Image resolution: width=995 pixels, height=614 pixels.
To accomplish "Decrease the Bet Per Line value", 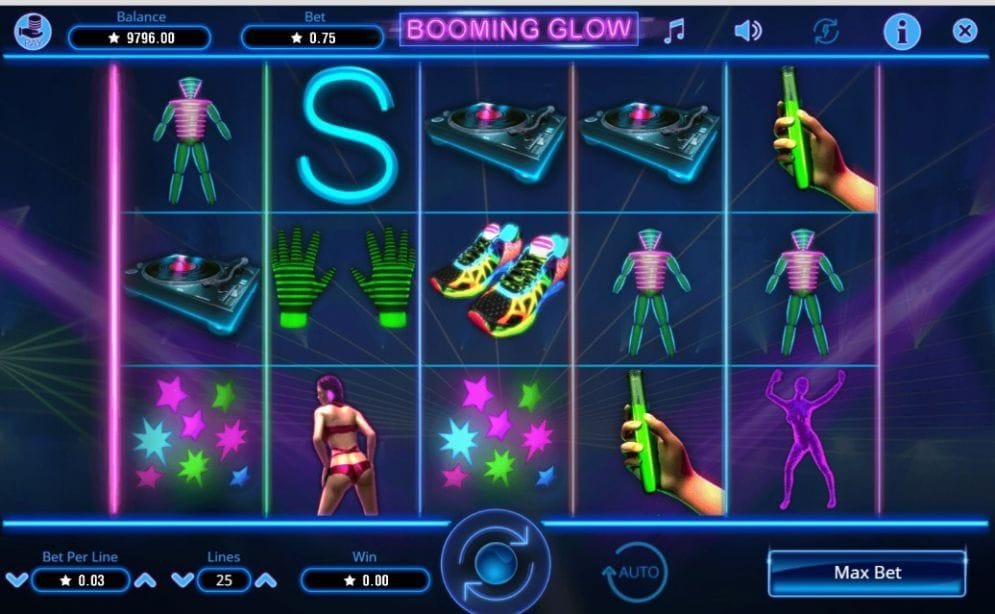I will point(16,579).
